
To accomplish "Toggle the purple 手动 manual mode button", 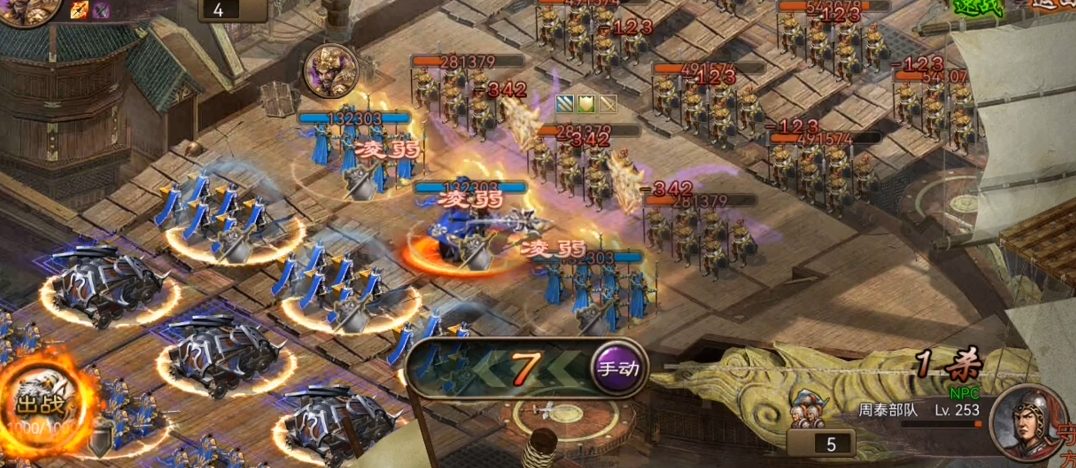I will coord(618,368).
